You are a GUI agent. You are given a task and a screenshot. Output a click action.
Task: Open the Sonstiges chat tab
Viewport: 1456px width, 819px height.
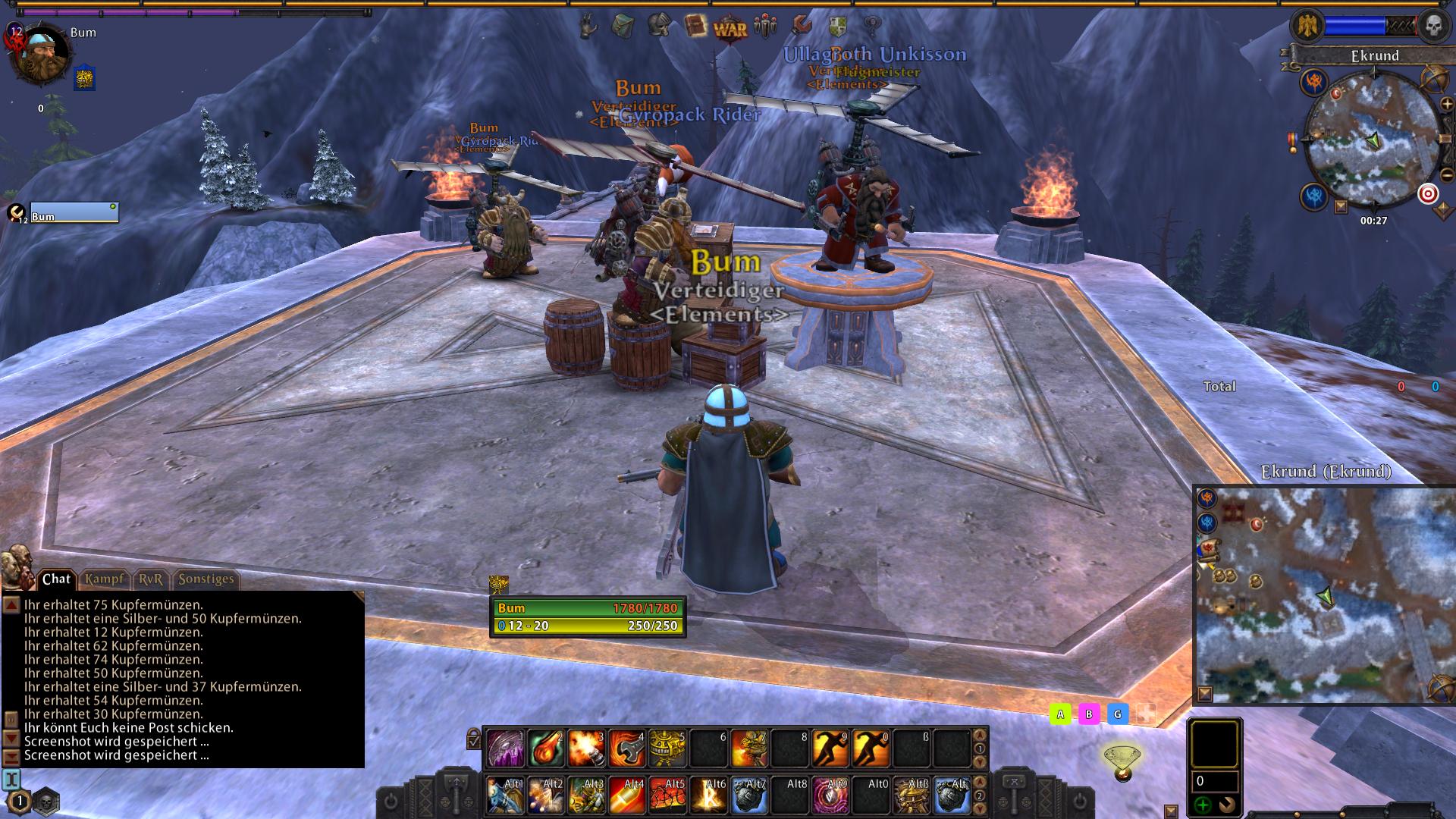point(206,579)
